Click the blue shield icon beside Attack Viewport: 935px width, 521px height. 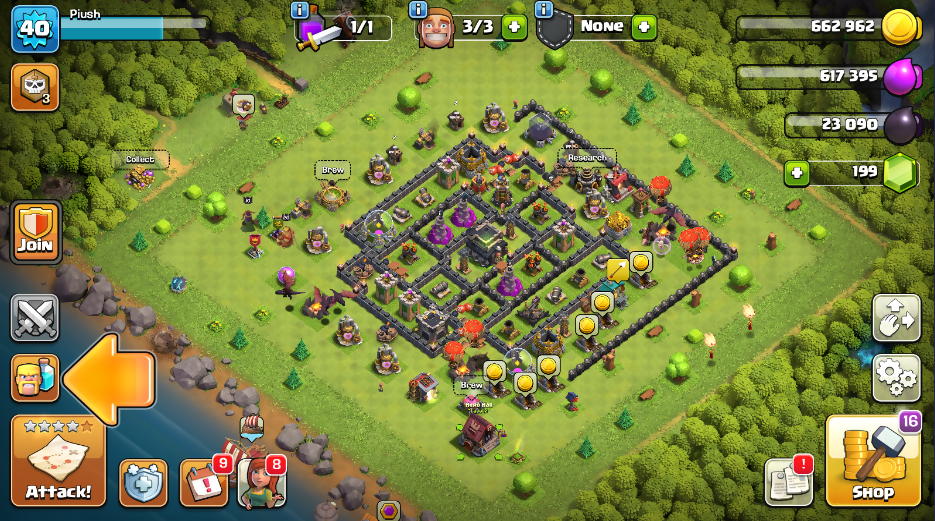point(143,483)
